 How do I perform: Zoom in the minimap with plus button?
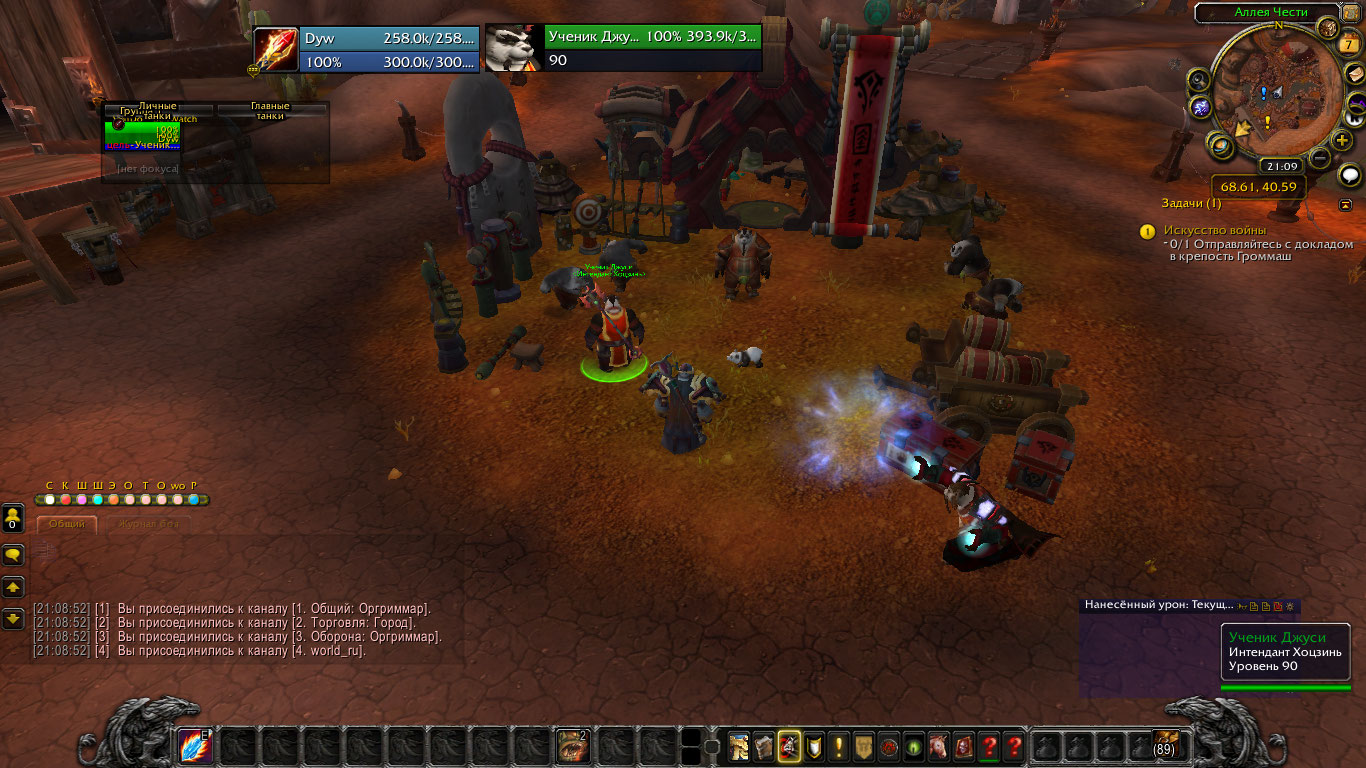coord(1342,141)
